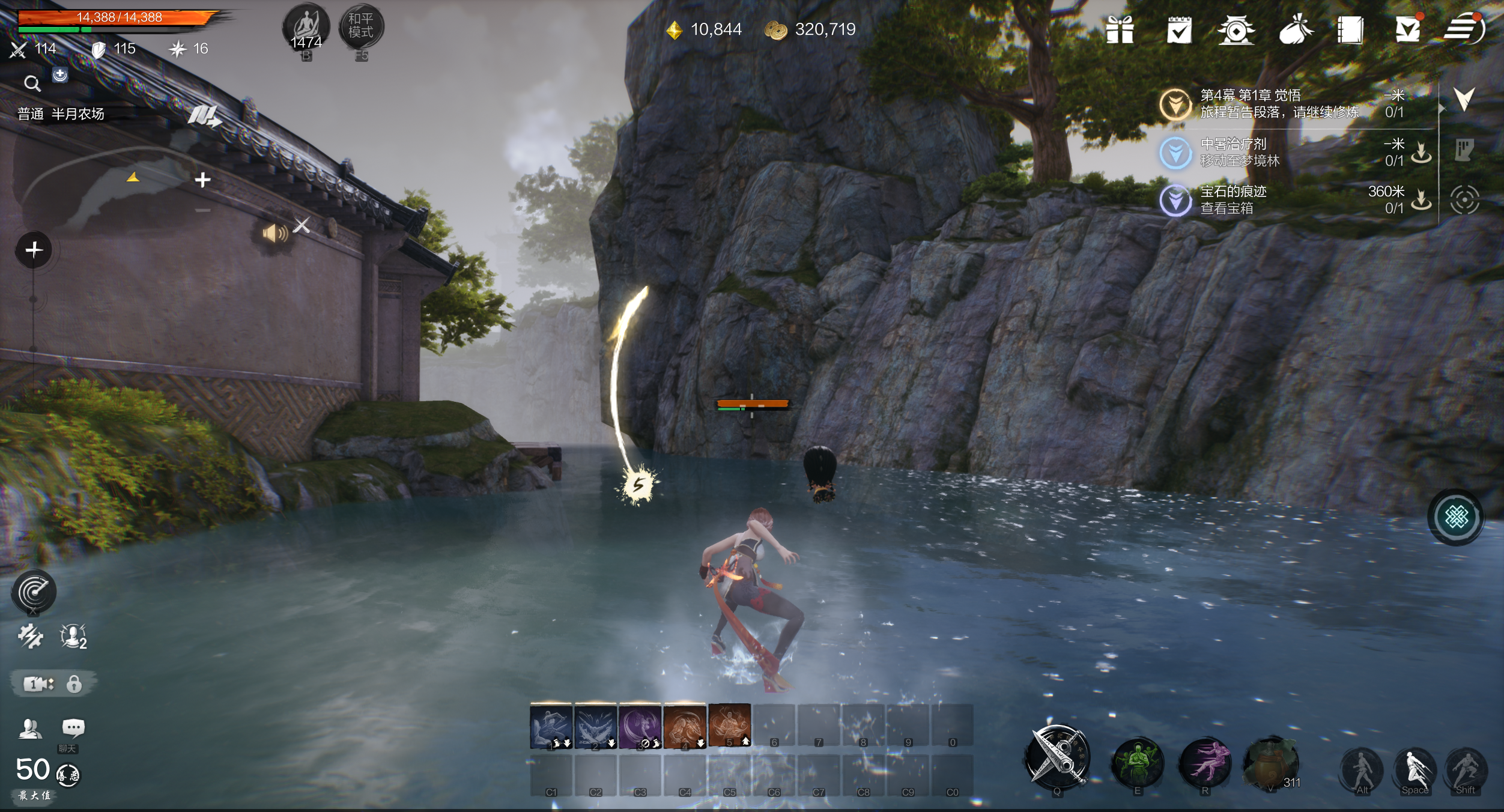Open the journal book icon
This screenshot has height=812, width=1504.
[1350, 30]
